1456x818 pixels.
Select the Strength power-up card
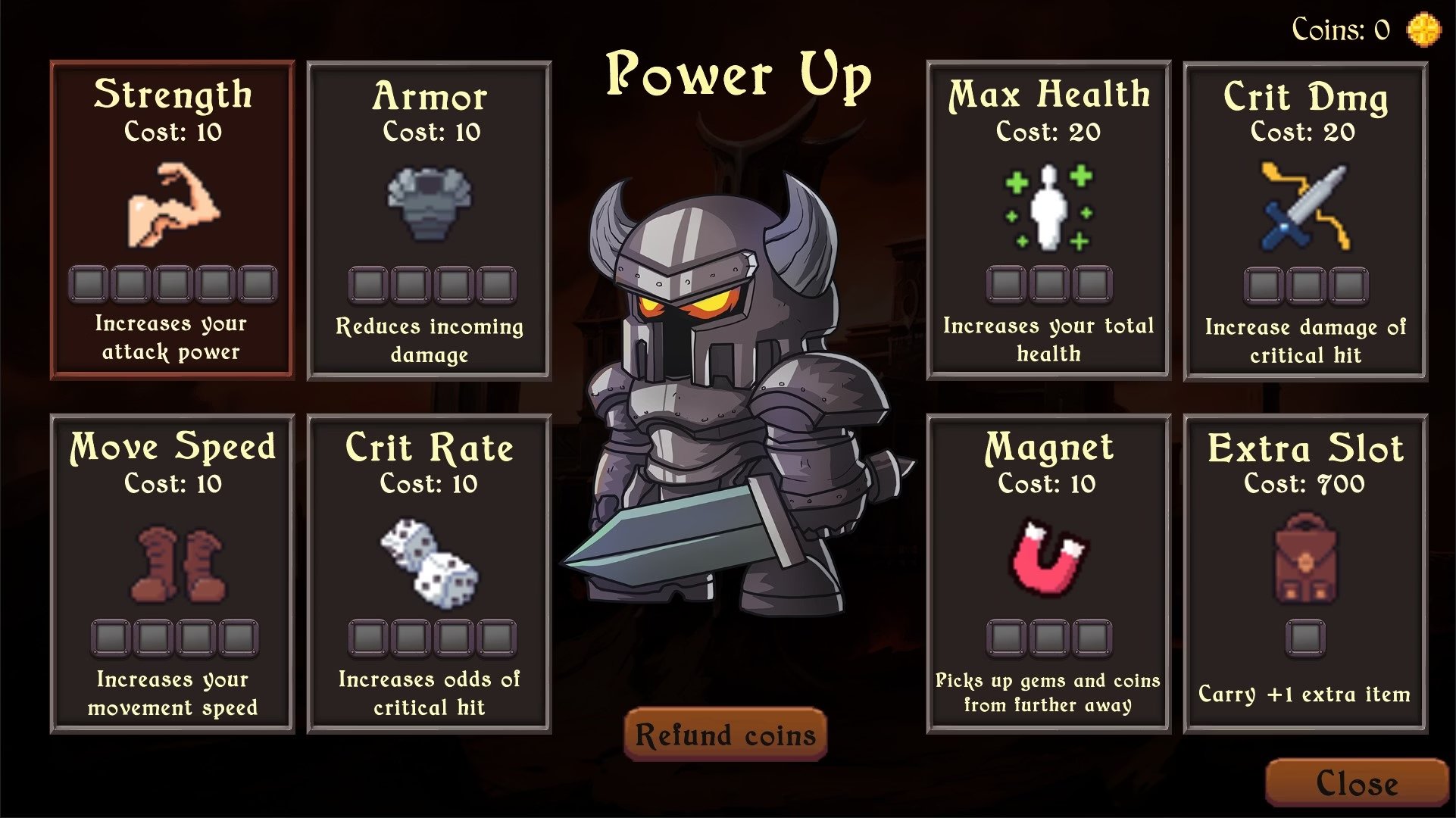click(x=173, y=220)
